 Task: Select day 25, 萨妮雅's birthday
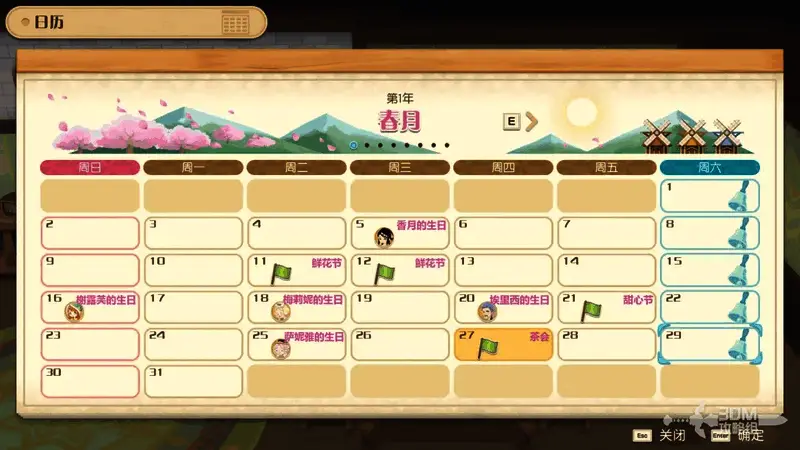point(296,344)
